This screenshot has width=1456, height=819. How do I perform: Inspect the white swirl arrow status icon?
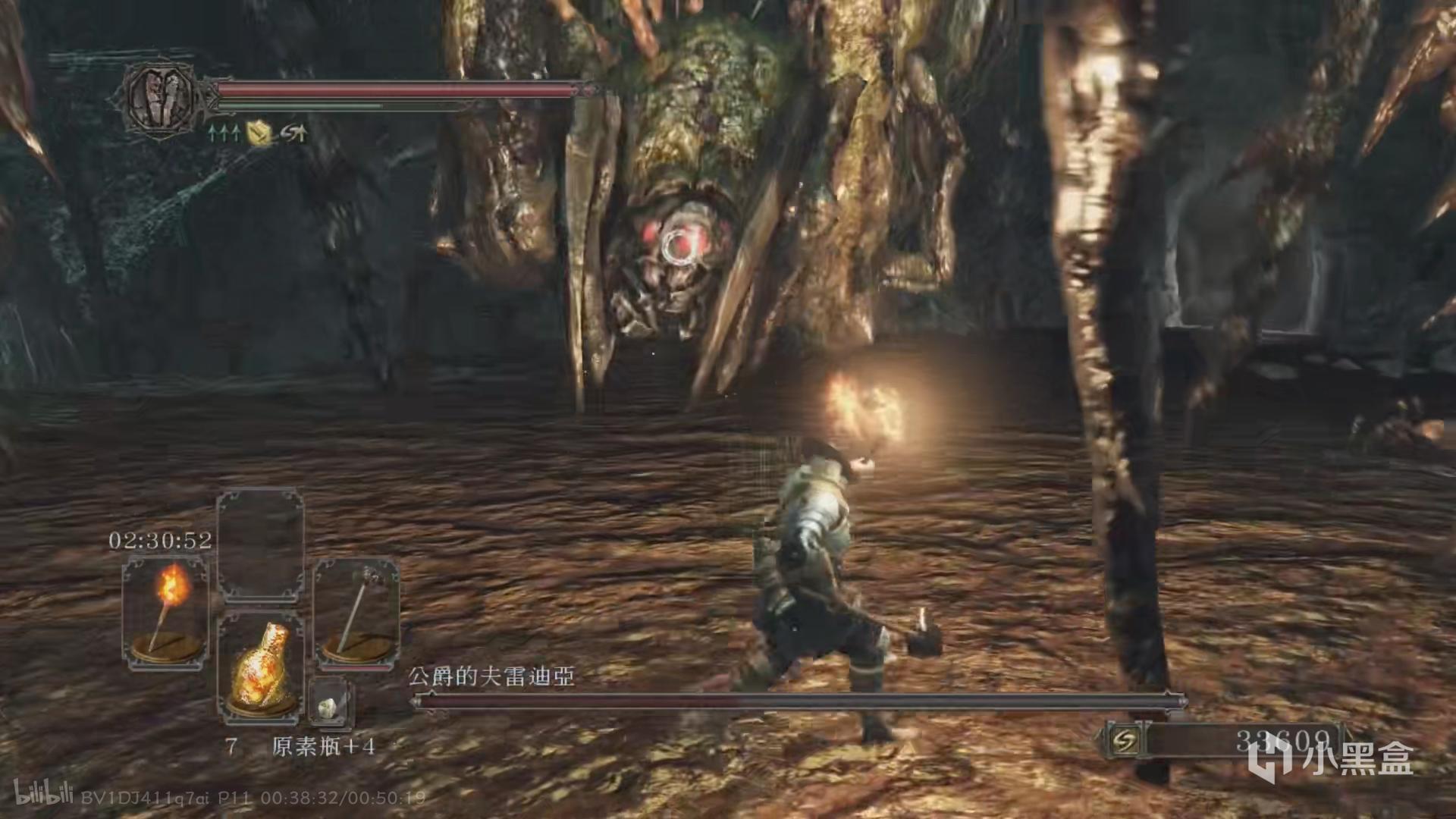293,133
